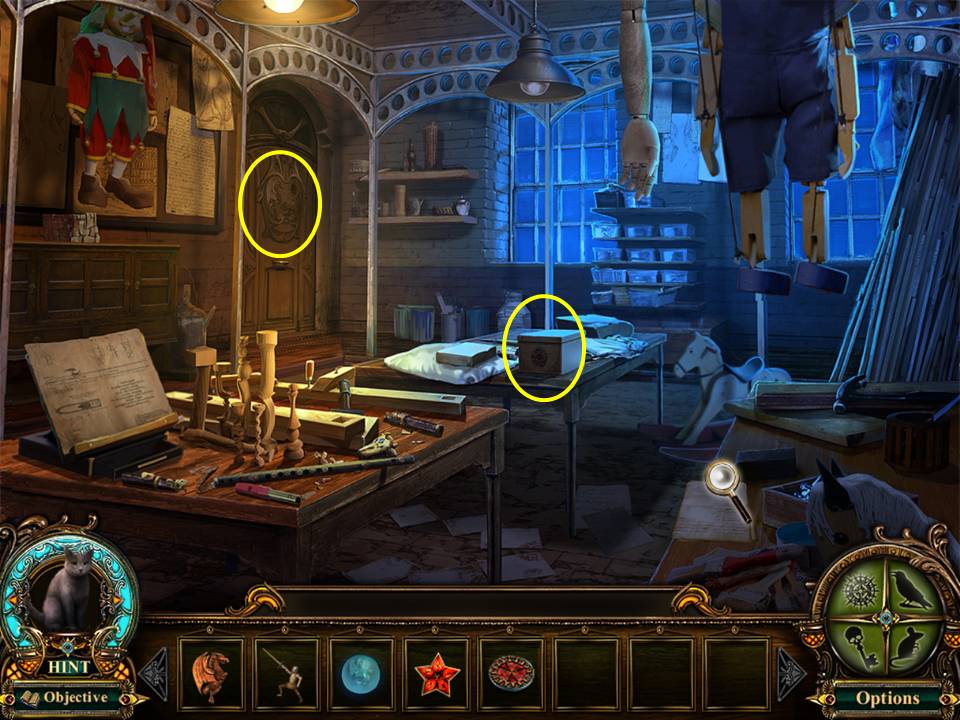
Task: Pick the swordsman figure inventory item
Action: point(287,674)
